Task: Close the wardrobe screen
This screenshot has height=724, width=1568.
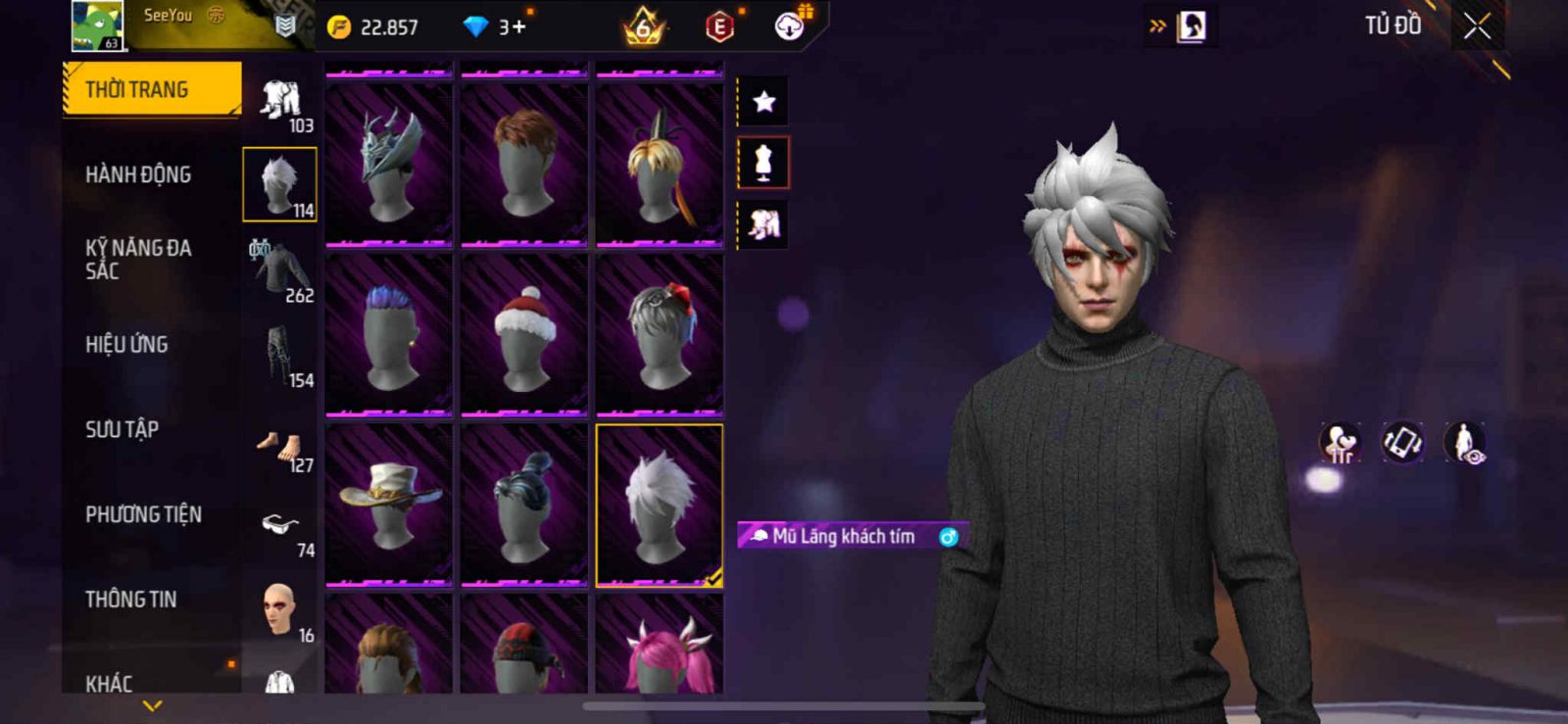Action: [1477, 26]
